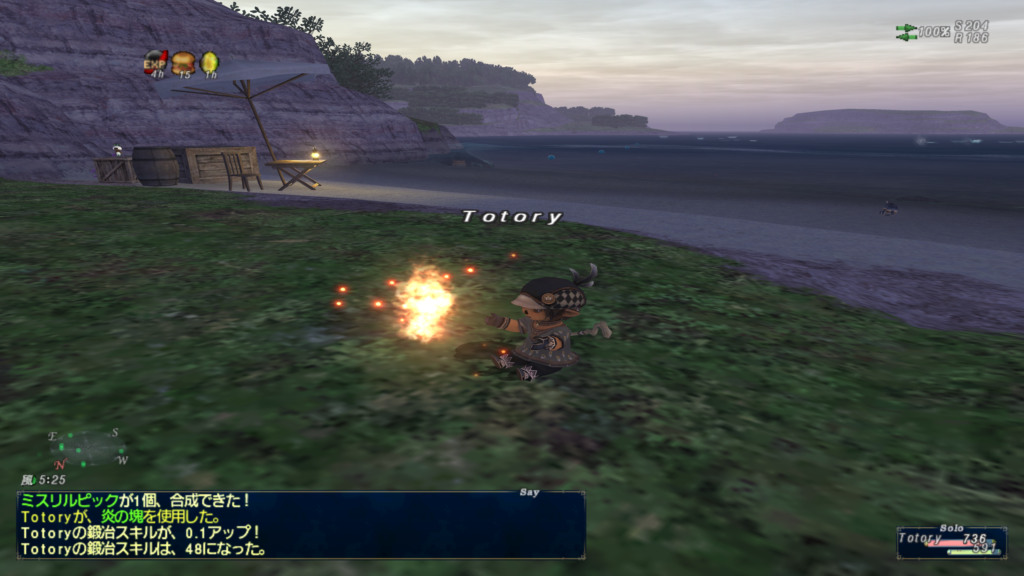Click the green connection status icon
The height and width of the screenshot is (576, 1024).
(x=906, y=32)
